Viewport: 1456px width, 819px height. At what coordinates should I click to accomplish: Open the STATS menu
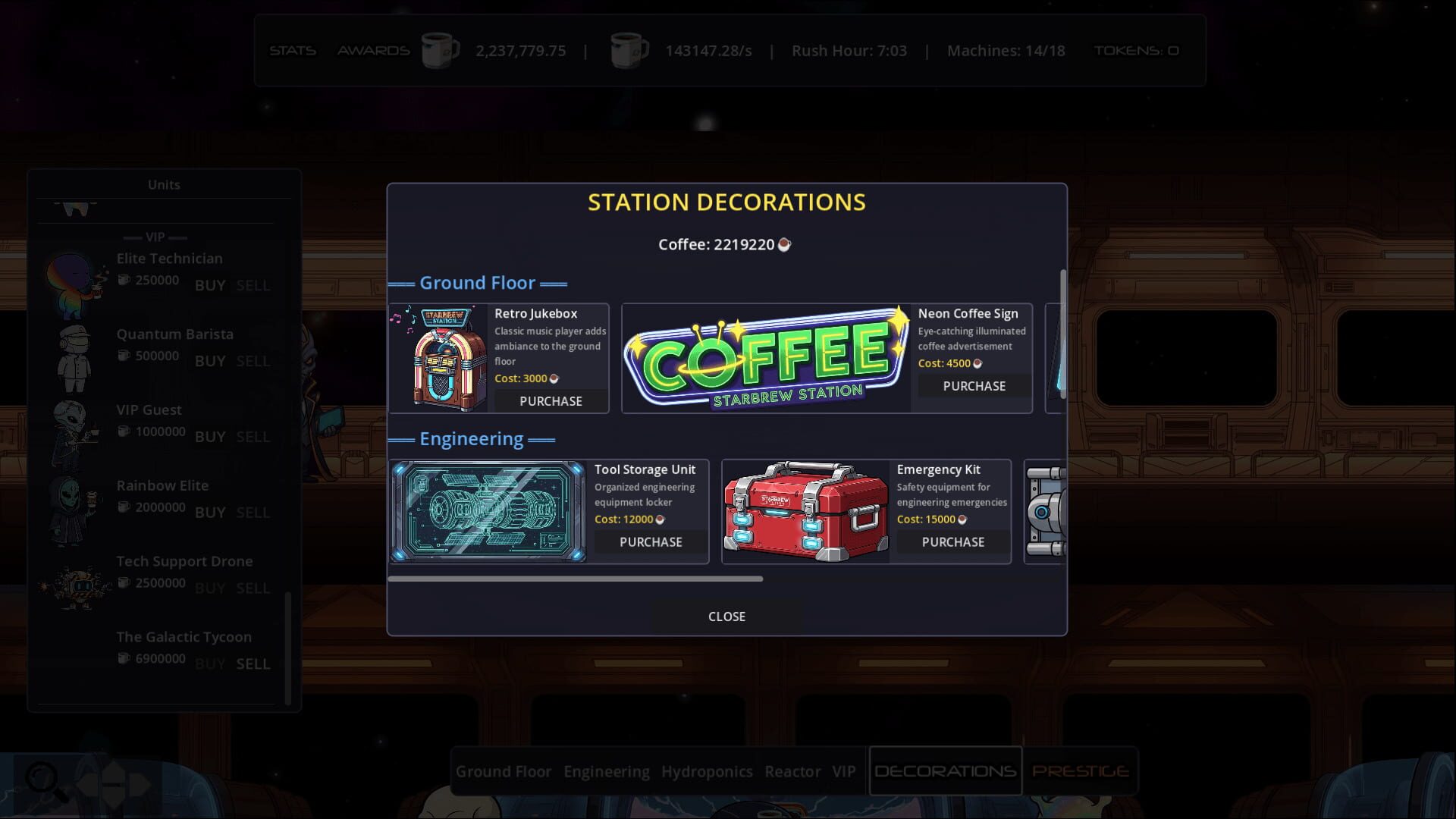click(x=293, y=50)
